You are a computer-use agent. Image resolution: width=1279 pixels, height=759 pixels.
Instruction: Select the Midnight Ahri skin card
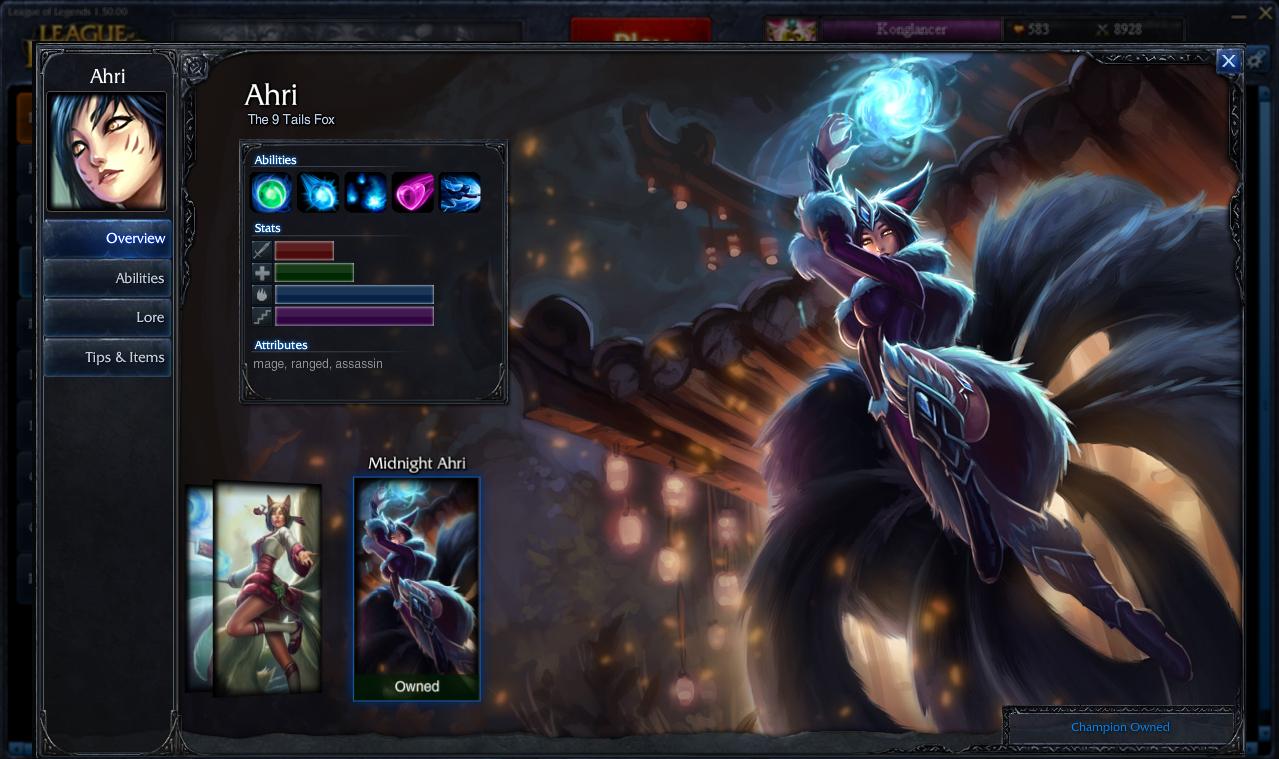tap(417, 588)
